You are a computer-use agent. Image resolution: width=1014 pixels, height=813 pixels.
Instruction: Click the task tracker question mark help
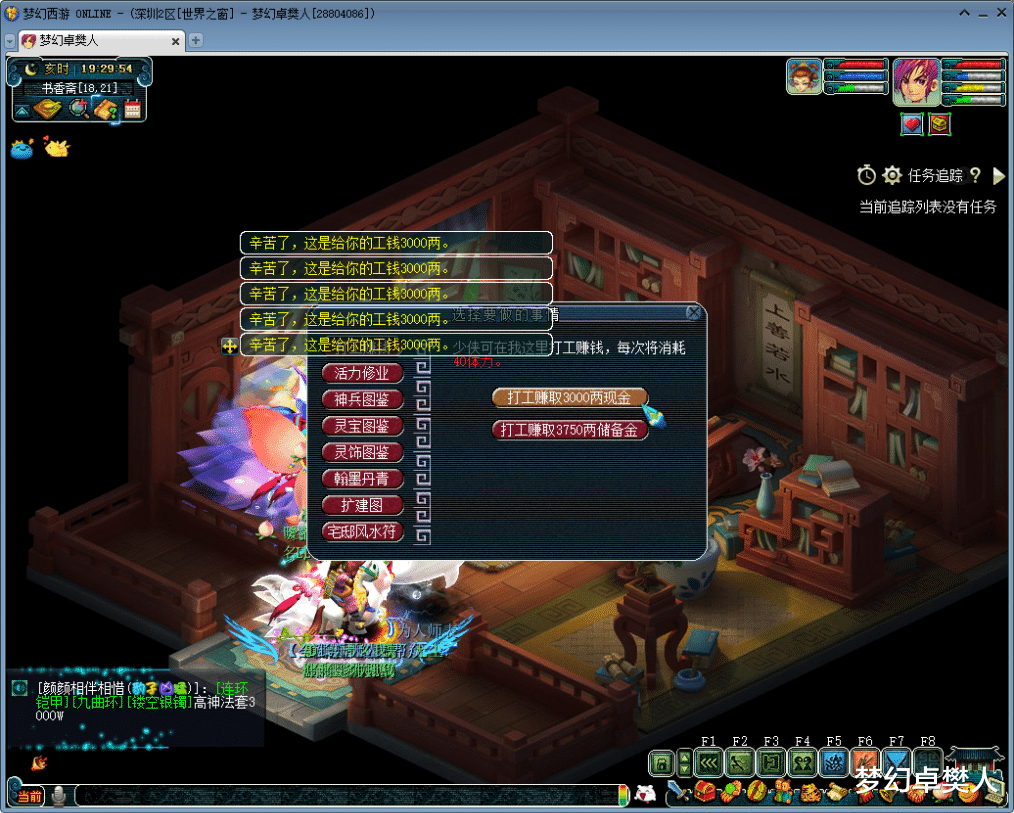click(976, 176)
